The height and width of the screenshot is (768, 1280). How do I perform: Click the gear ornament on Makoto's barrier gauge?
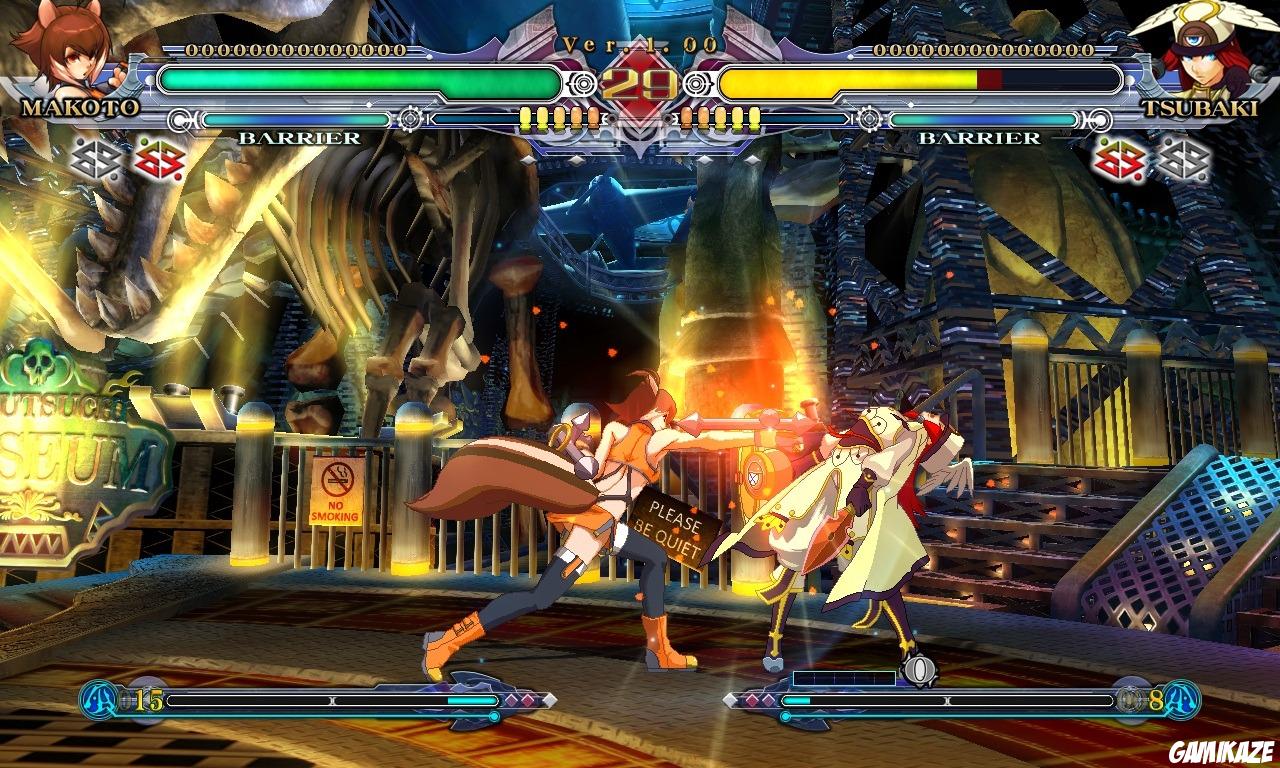[409, 118]
